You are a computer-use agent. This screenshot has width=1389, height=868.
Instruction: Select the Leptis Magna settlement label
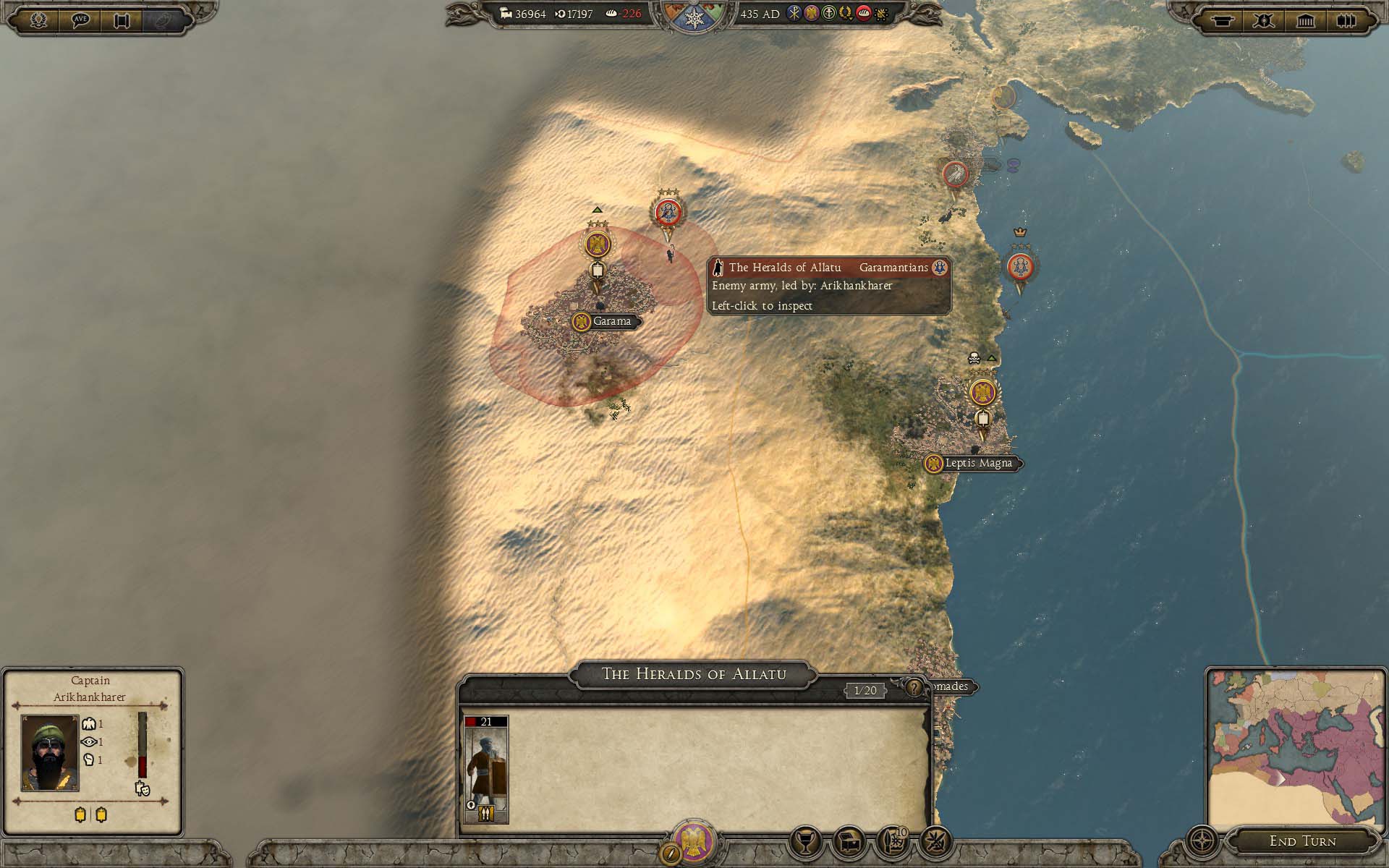978,463
